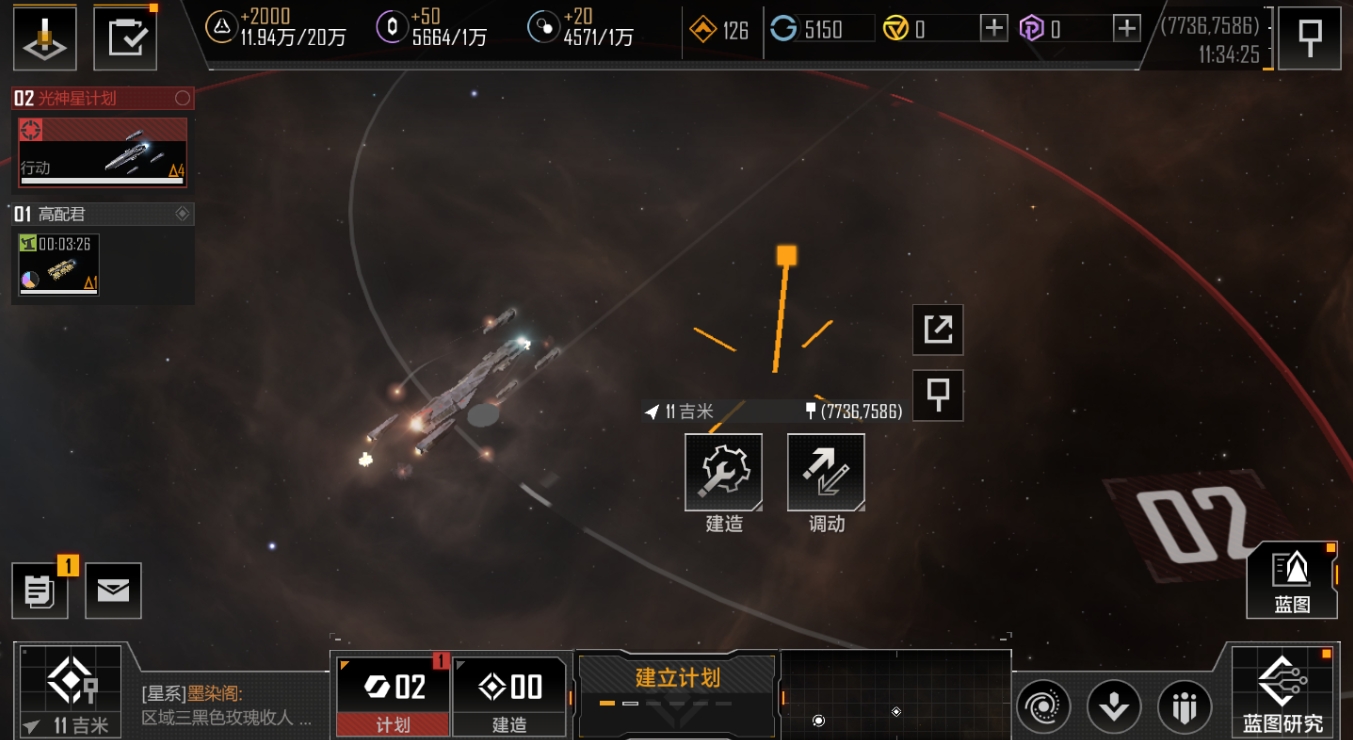Select the 调动 (Redeploy) icon

[825, 471]
